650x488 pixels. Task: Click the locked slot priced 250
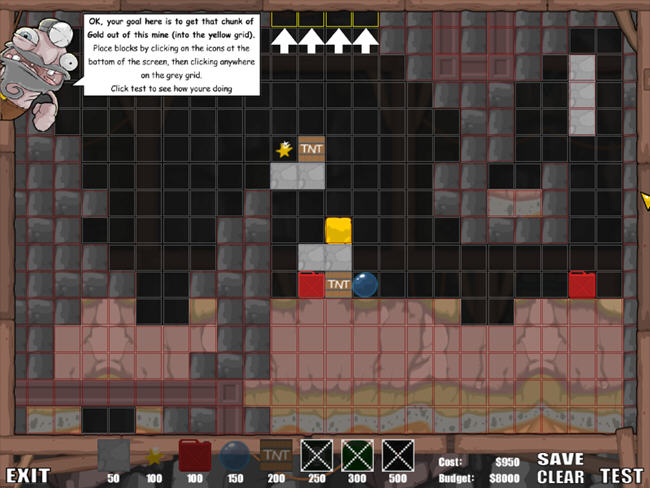pos(316,456)
